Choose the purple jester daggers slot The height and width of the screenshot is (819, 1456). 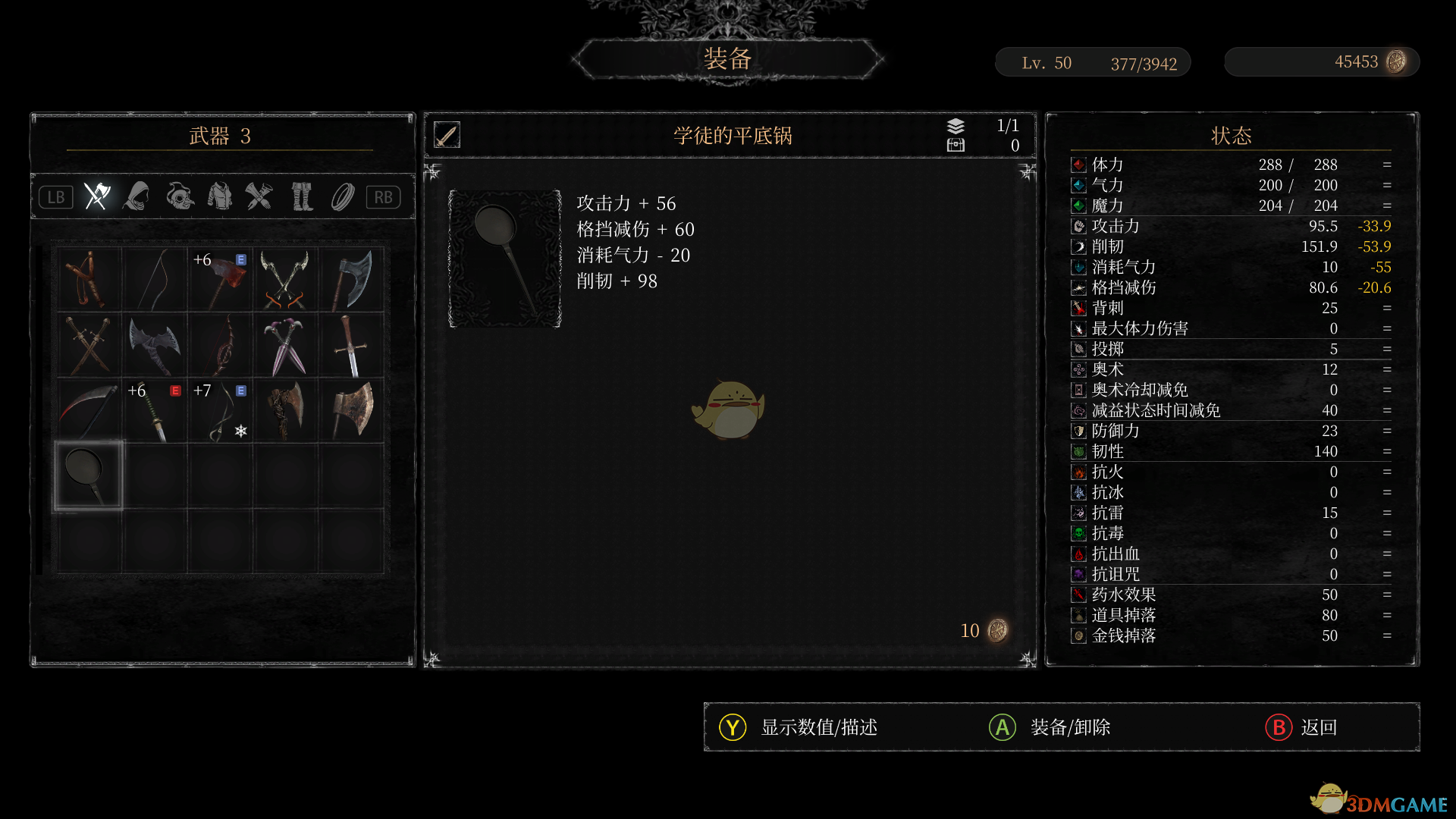point(286,346)
